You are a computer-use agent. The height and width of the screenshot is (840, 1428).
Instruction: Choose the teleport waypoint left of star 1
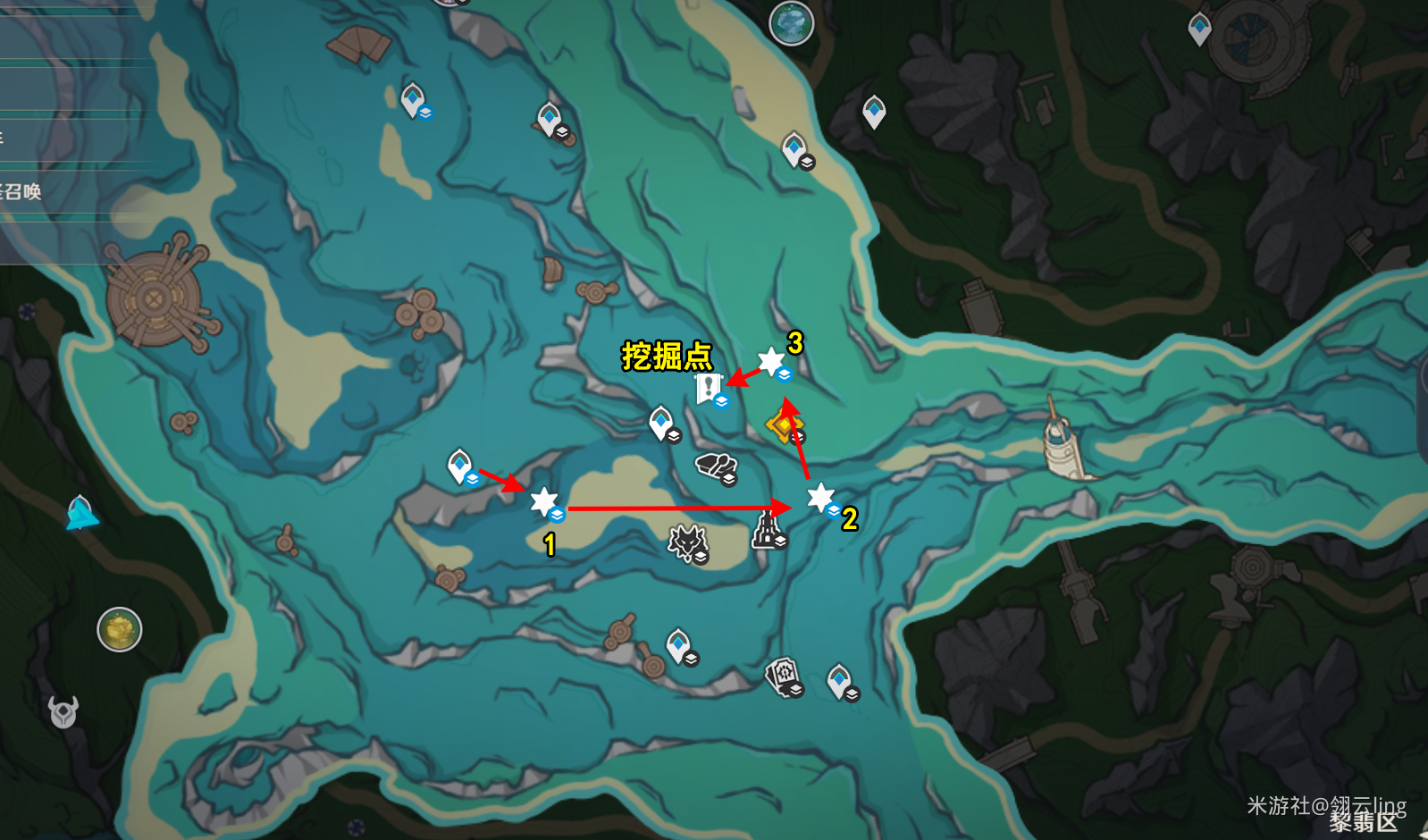point(460,466)
